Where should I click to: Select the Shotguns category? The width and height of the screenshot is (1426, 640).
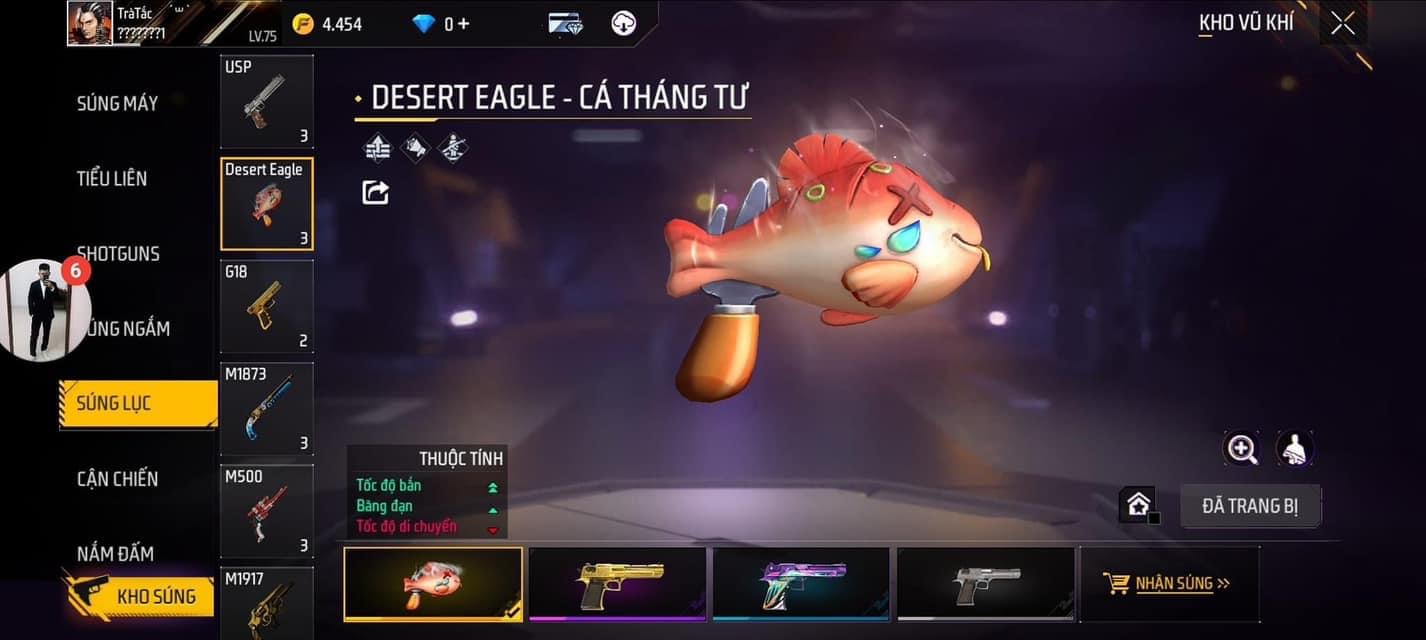click(118, 254)
